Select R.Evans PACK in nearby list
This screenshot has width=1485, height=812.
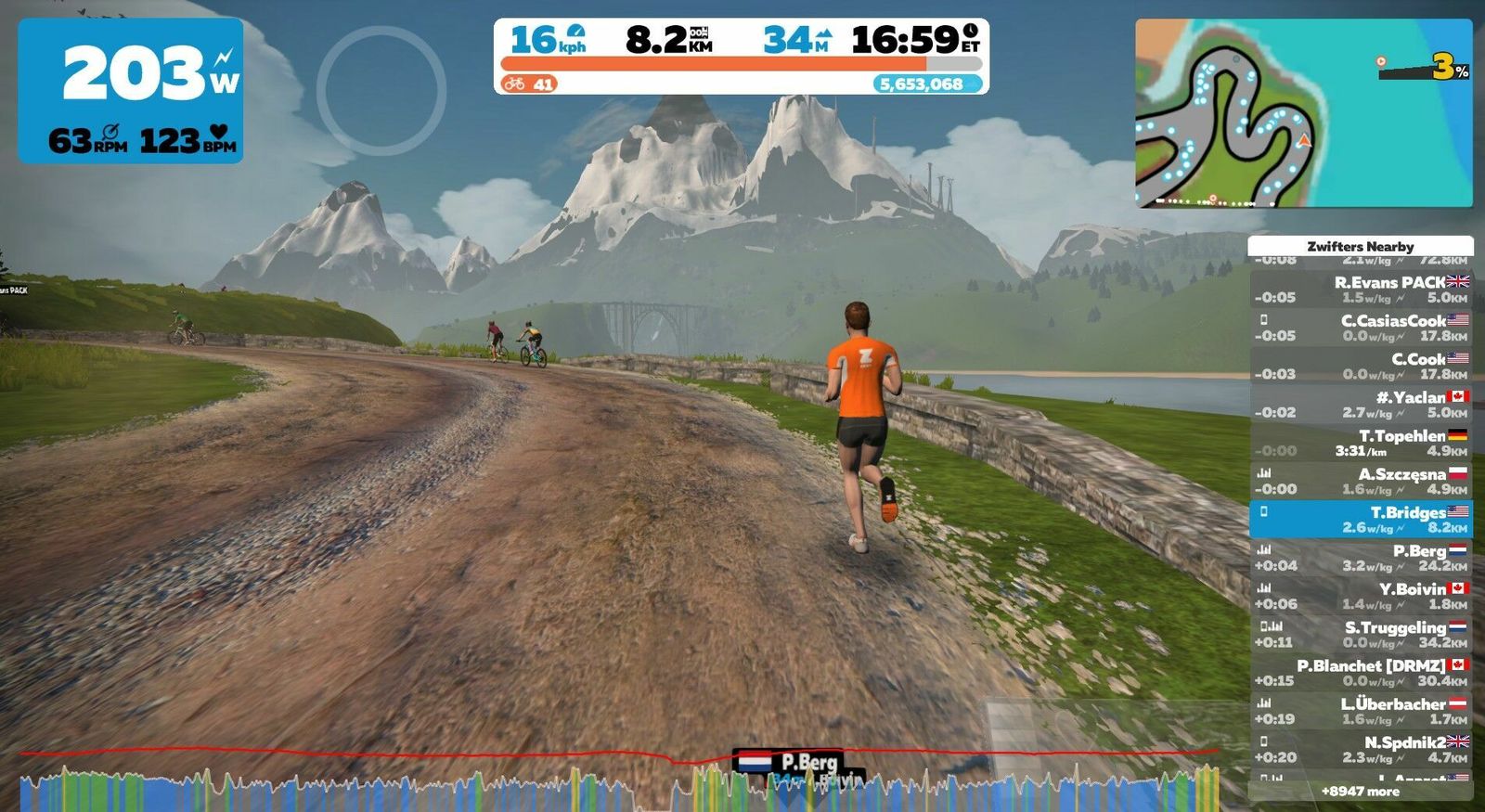(x=1361, y=290)
